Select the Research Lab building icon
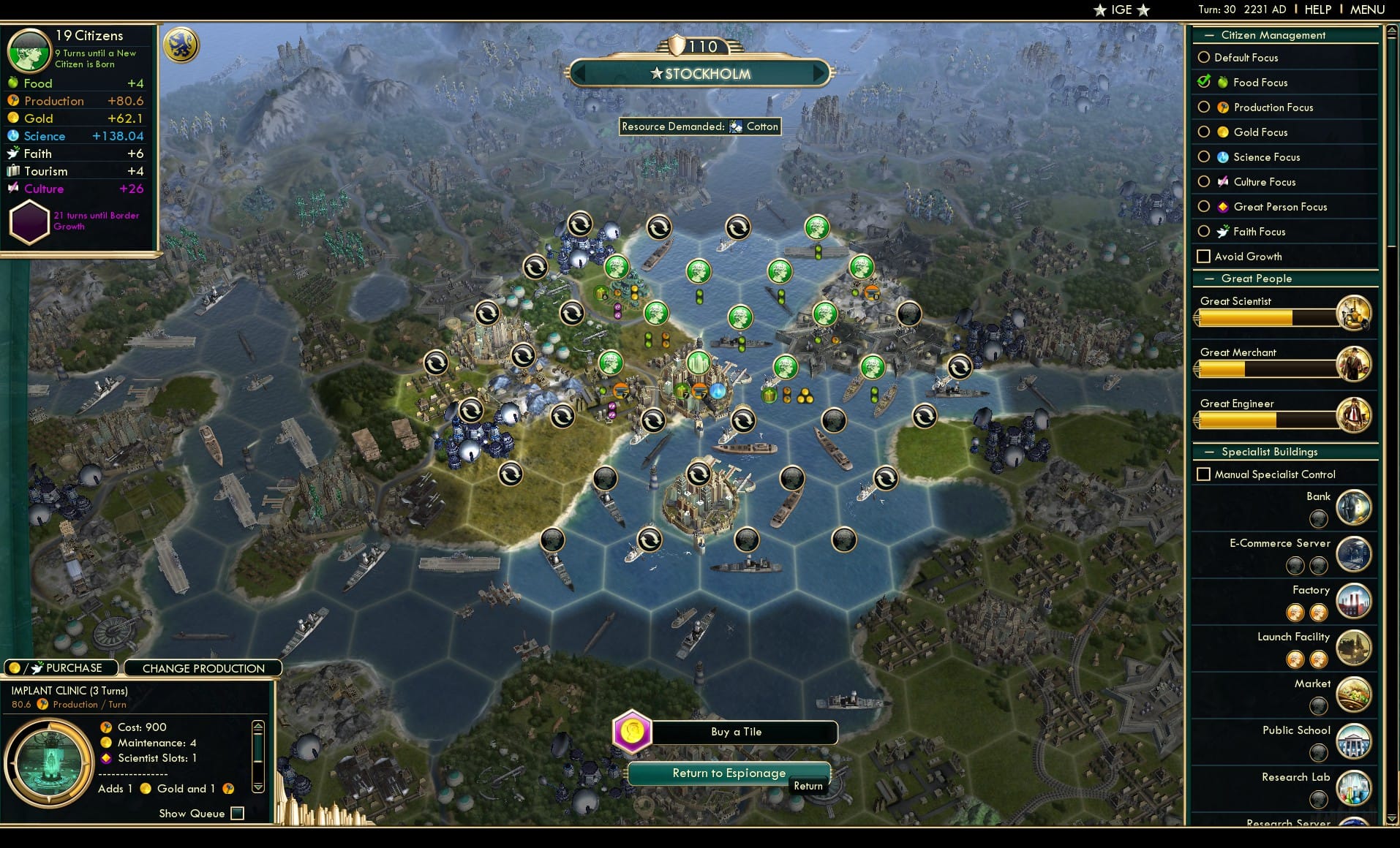1400x848 pixels. coord(1354,788)
